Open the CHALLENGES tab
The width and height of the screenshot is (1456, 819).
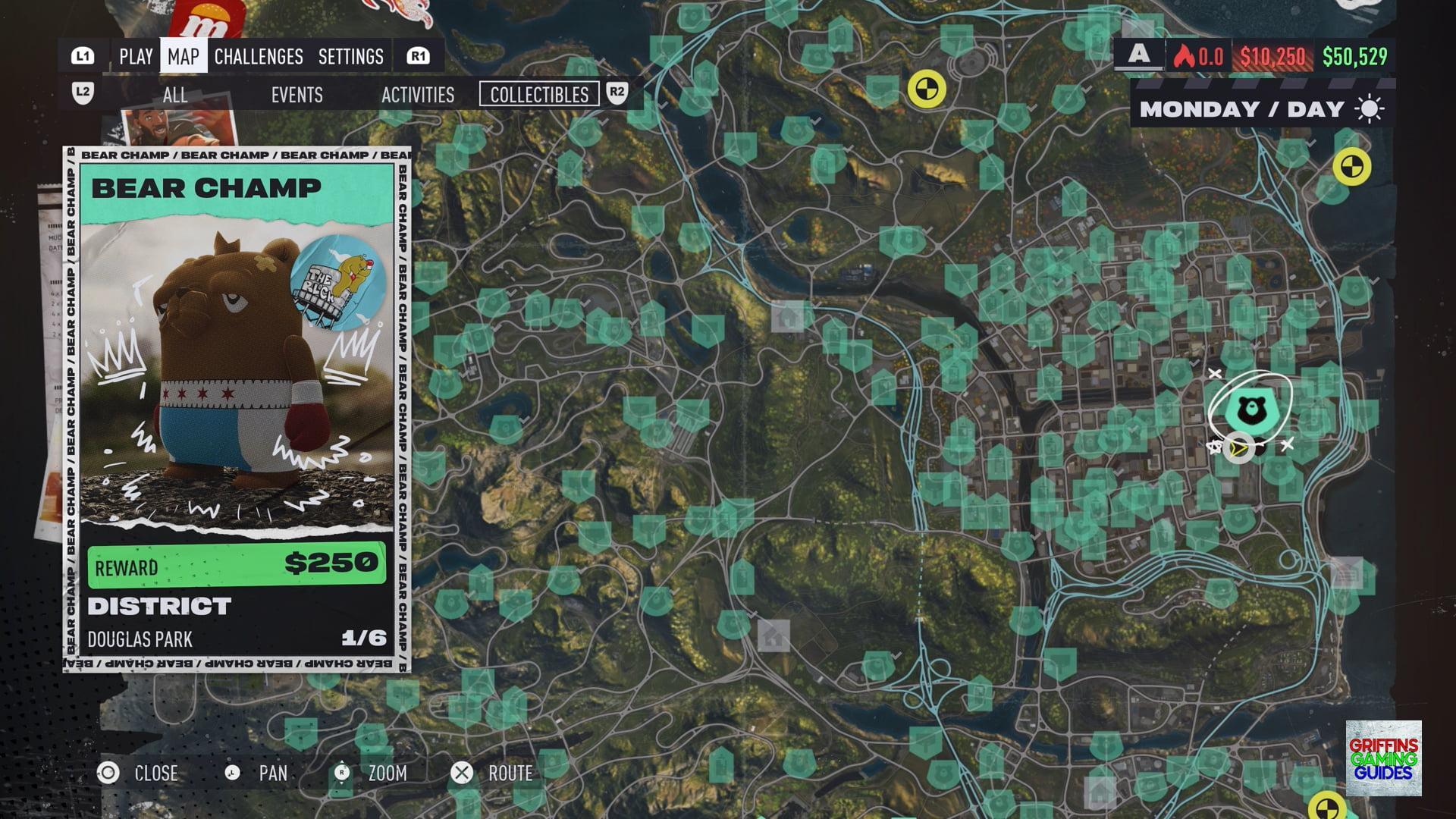(x=259, y=56)
